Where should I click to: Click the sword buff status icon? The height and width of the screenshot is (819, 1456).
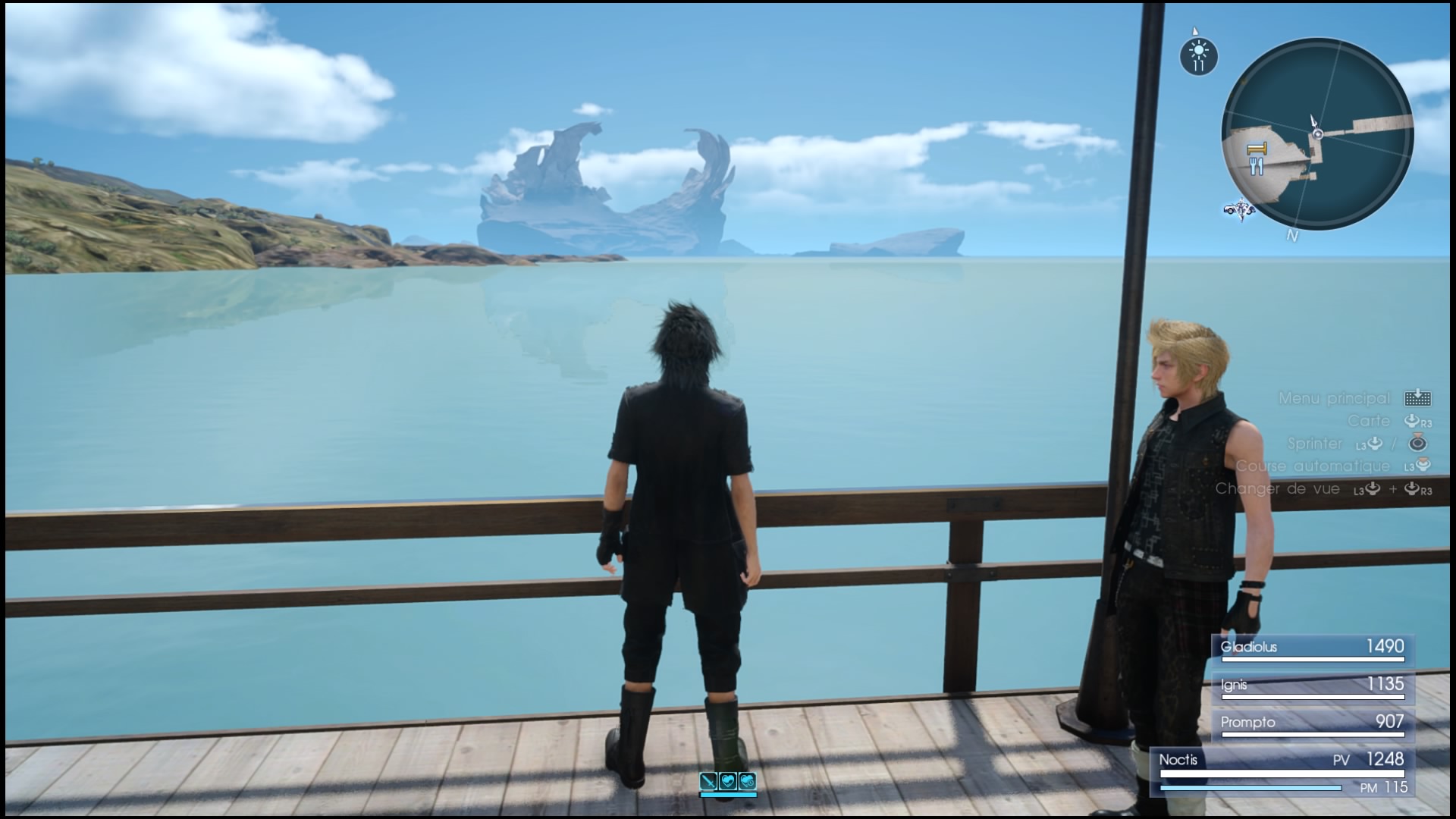click(x=708, y=780)
